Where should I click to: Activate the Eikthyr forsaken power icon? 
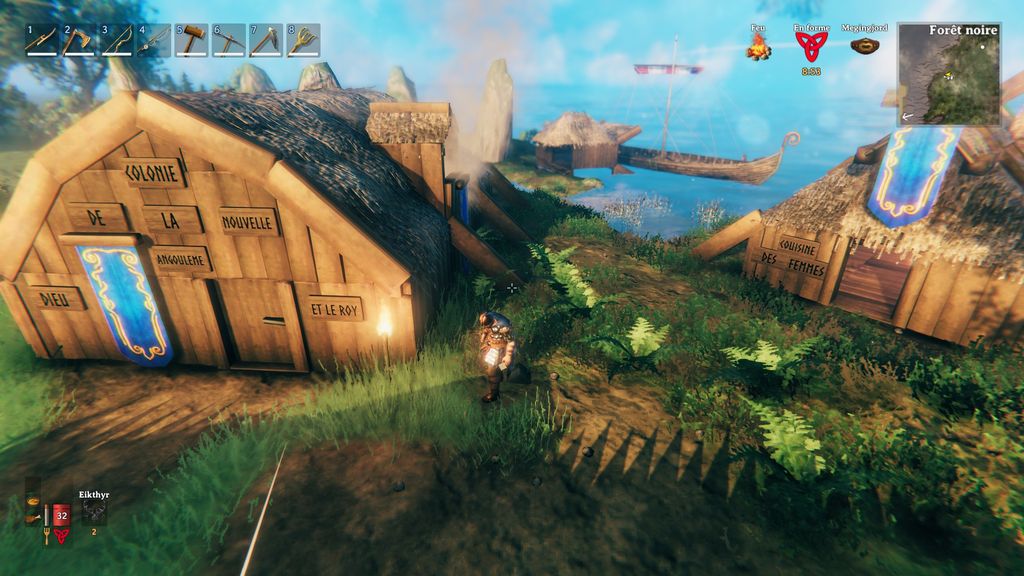94,512
